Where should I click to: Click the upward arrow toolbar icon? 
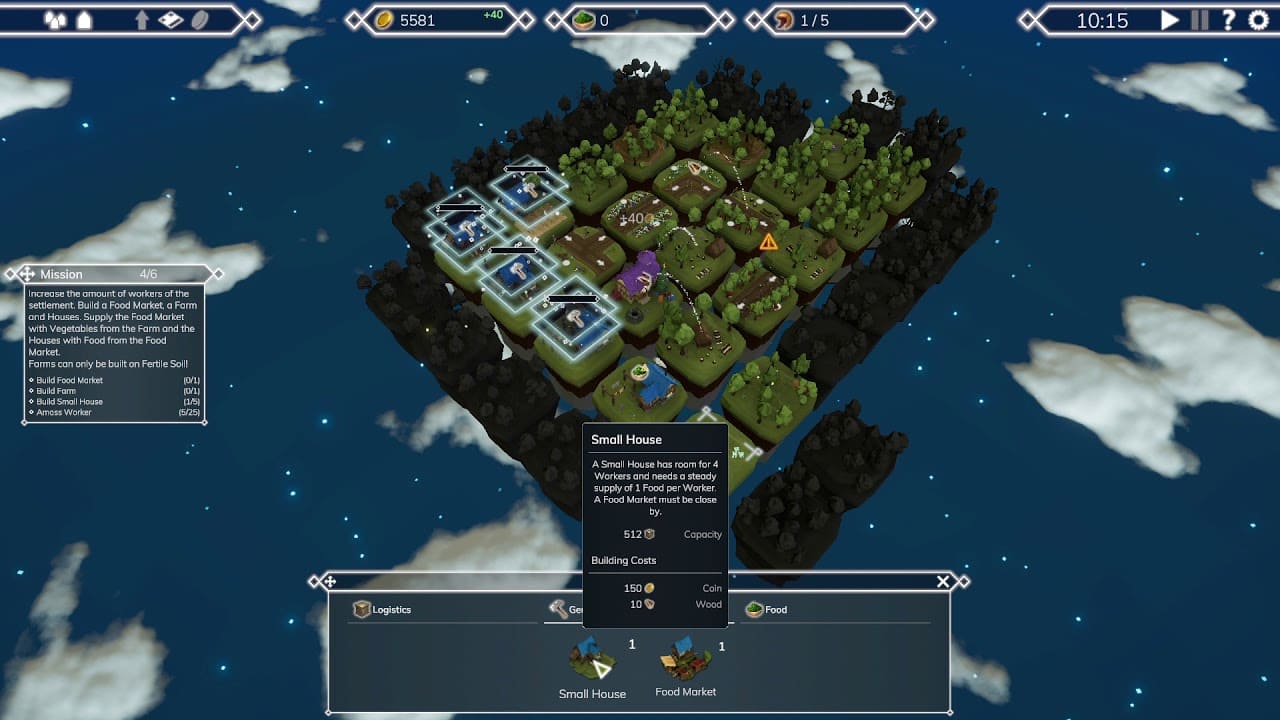click(142, 20)
